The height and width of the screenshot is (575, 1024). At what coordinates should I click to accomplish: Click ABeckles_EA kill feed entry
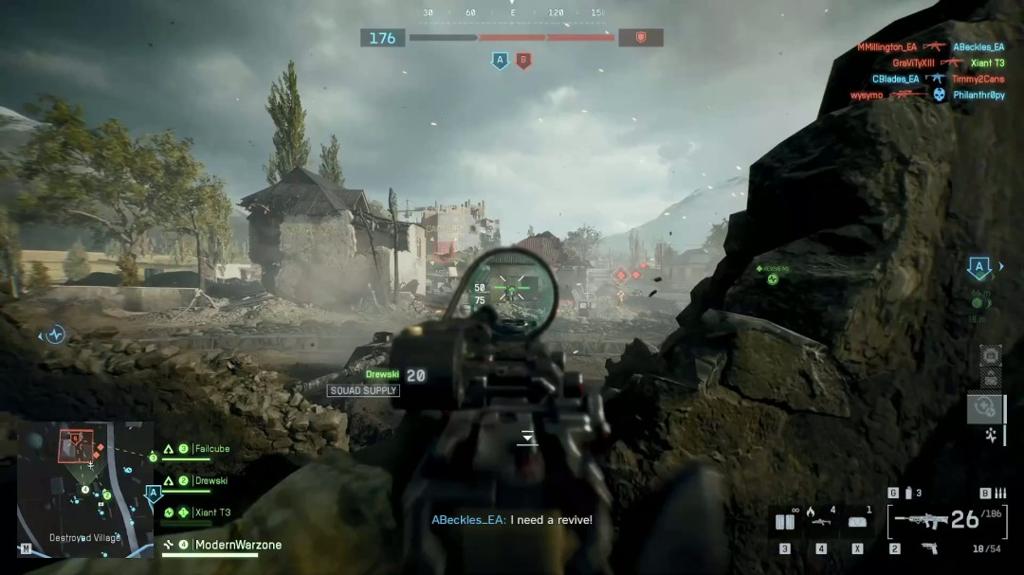tap(978, 47)
